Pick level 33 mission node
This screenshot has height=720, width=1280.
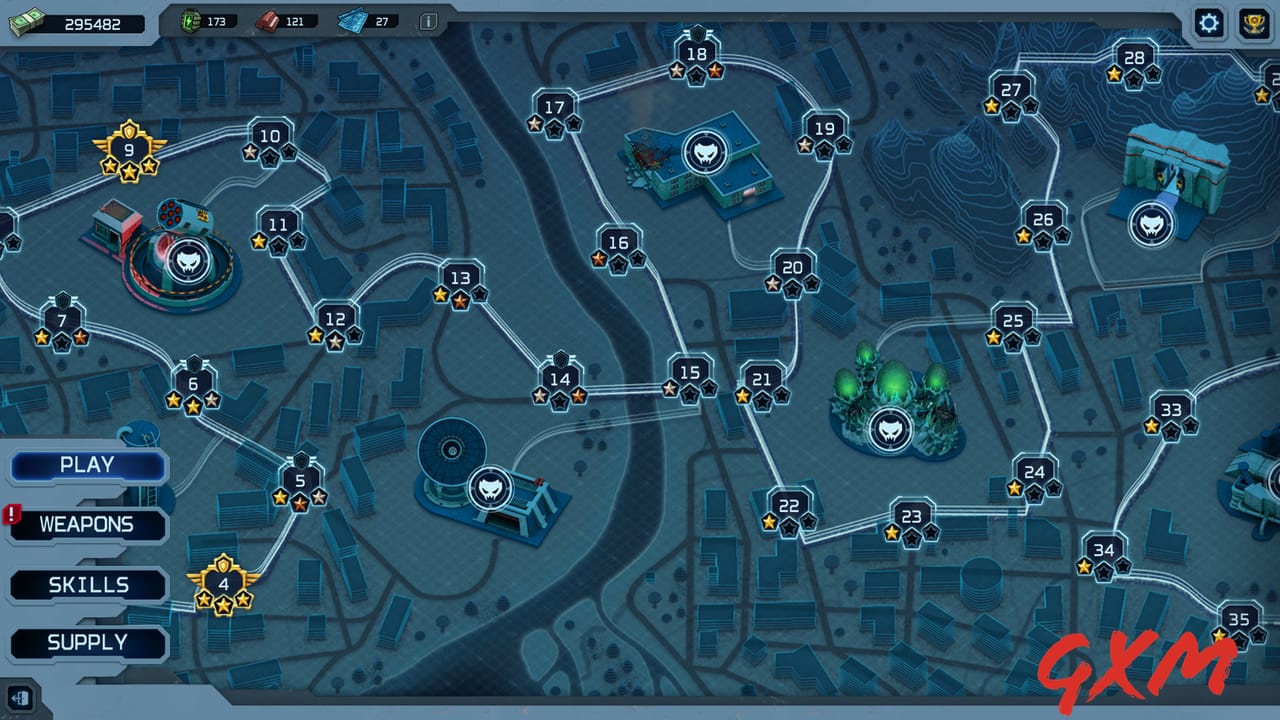[1171, 411]
